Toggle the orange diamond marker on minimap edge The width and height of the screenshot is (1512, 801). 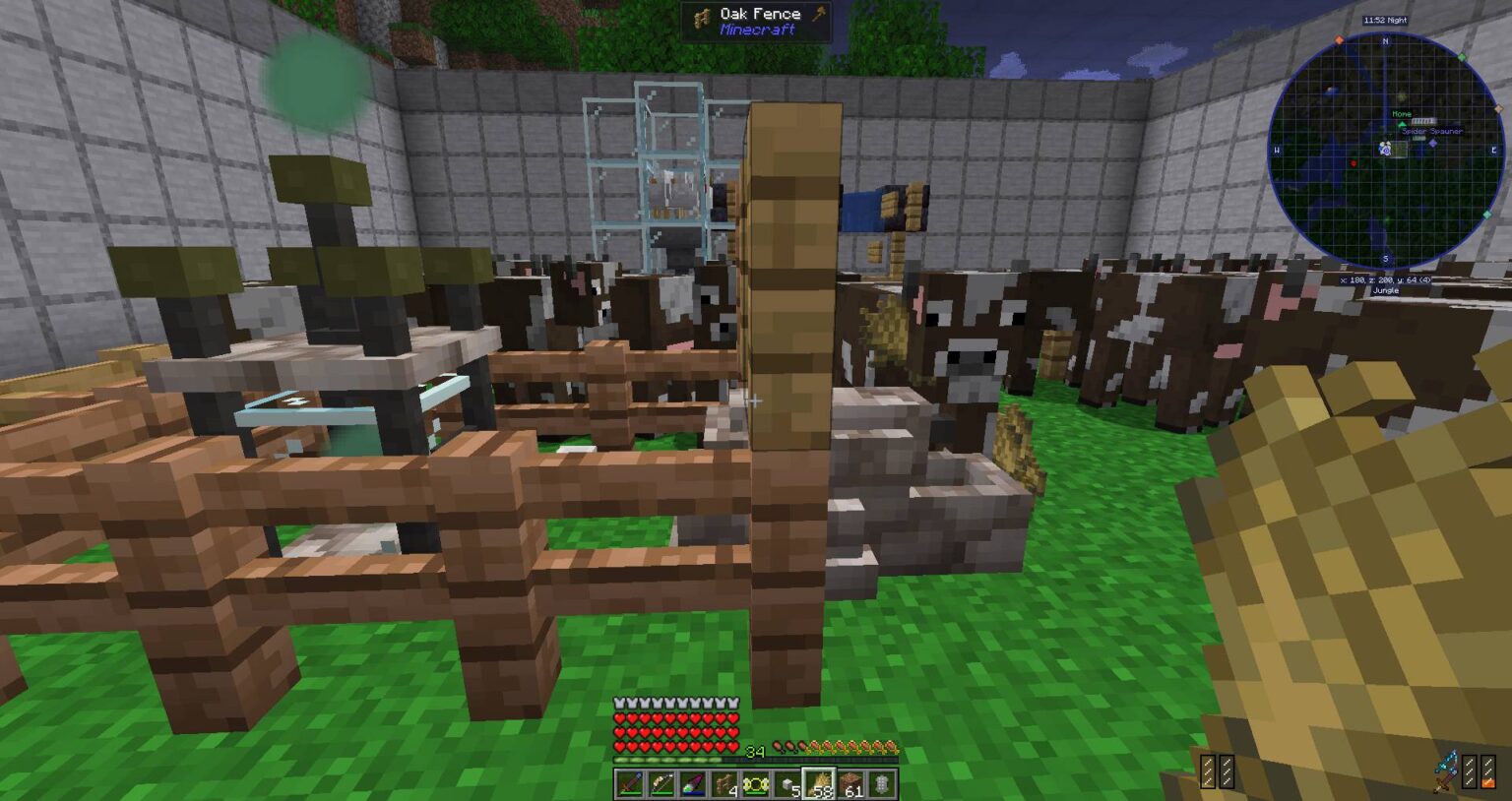point(1340,38)
